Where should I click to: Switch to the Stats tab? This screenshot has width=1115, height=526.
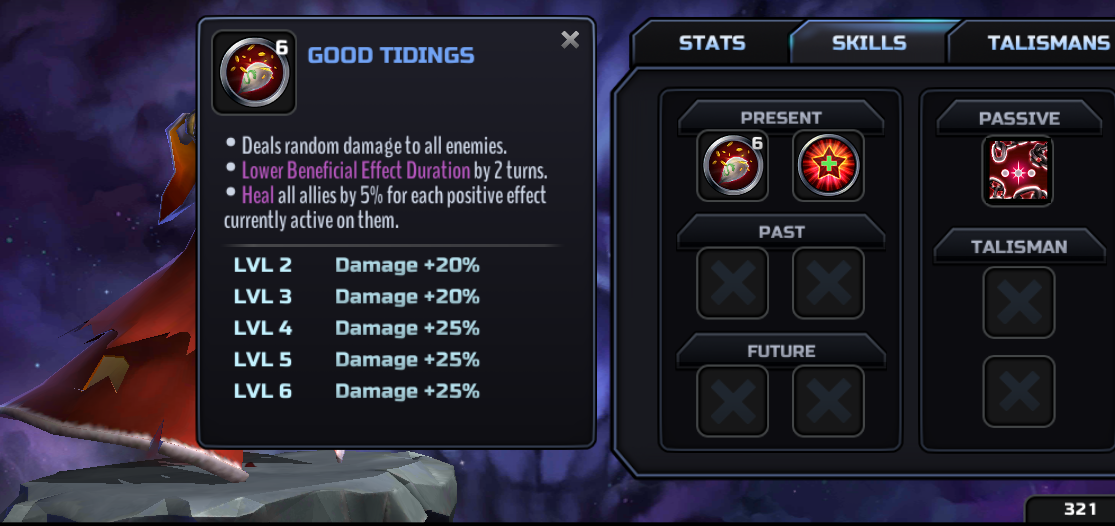tap(711, 43)
